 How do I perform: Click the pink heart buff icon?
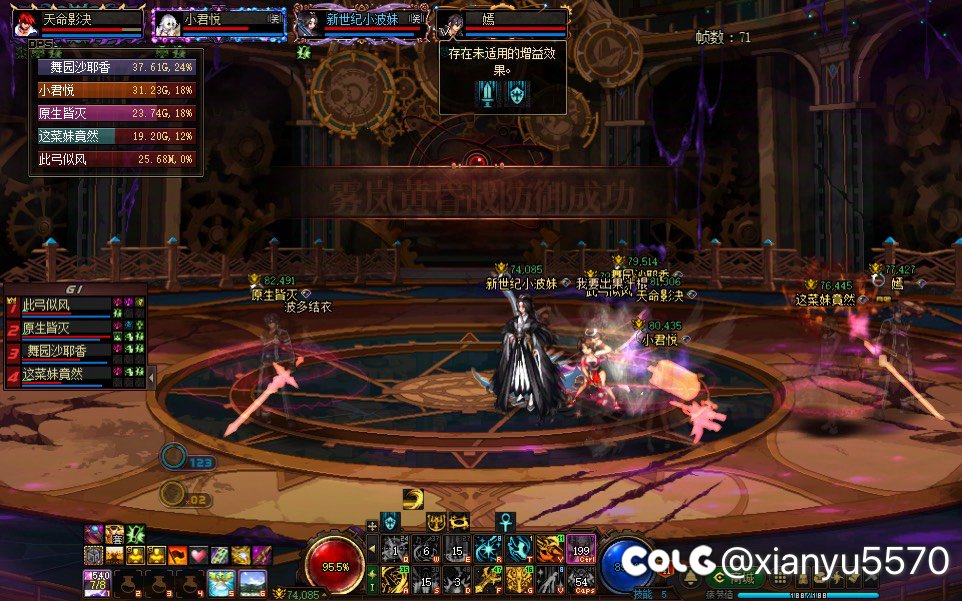pyautogui.click(x=199, y=555)
